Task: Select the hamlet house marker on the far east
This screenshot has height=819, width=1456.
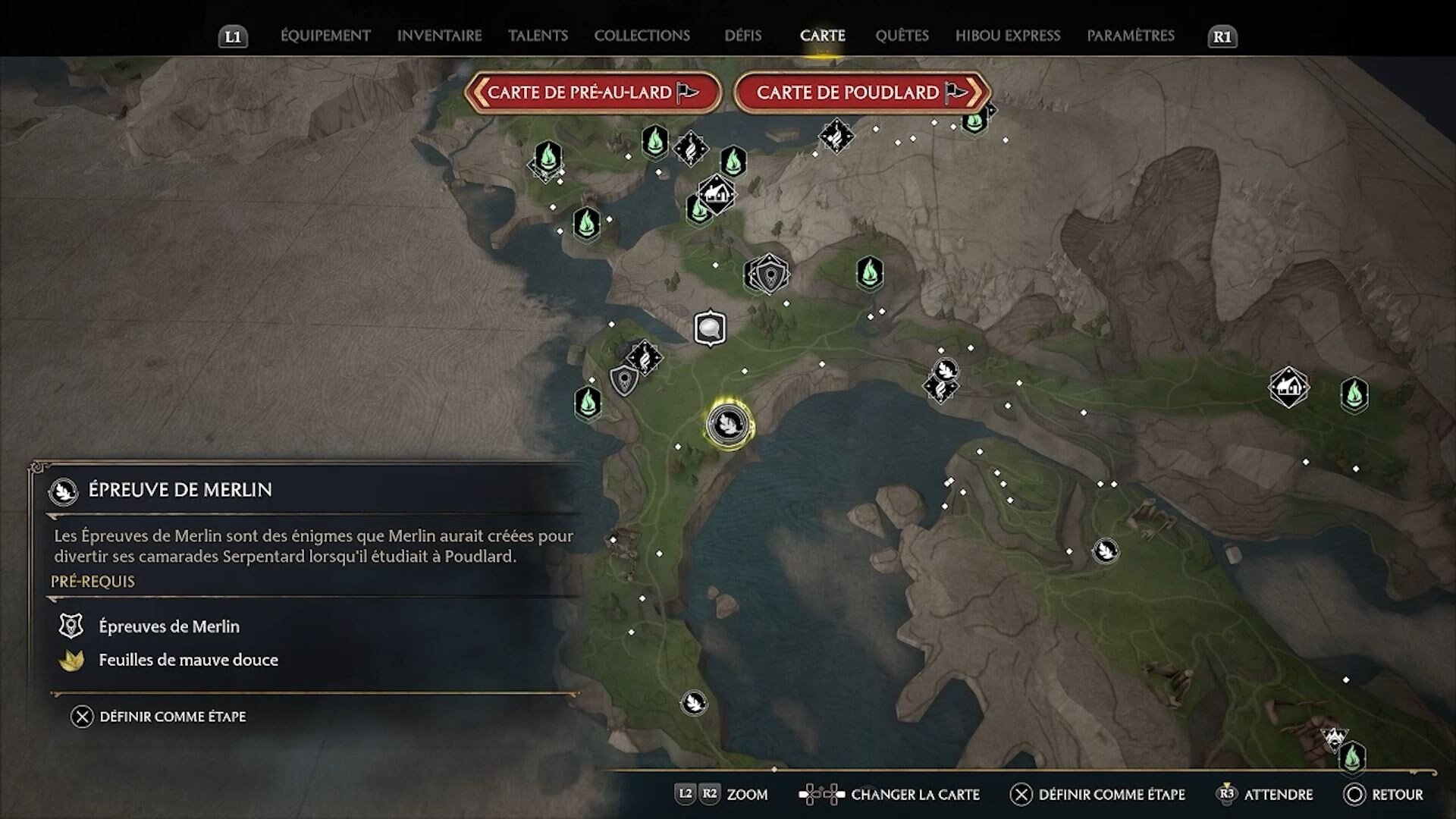Action: 1288,388
